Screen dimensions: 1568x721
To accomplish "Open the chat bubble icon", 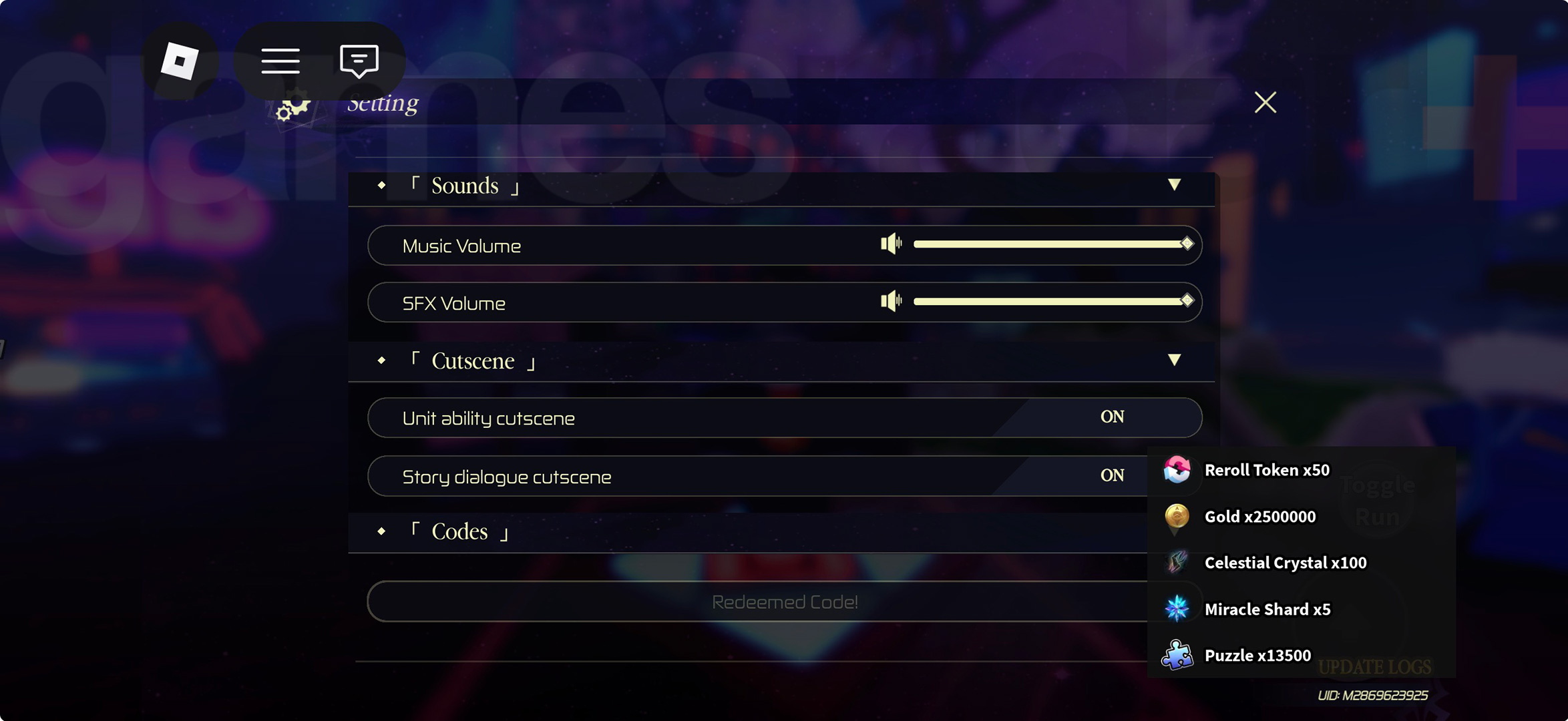I will coord(359,60).
